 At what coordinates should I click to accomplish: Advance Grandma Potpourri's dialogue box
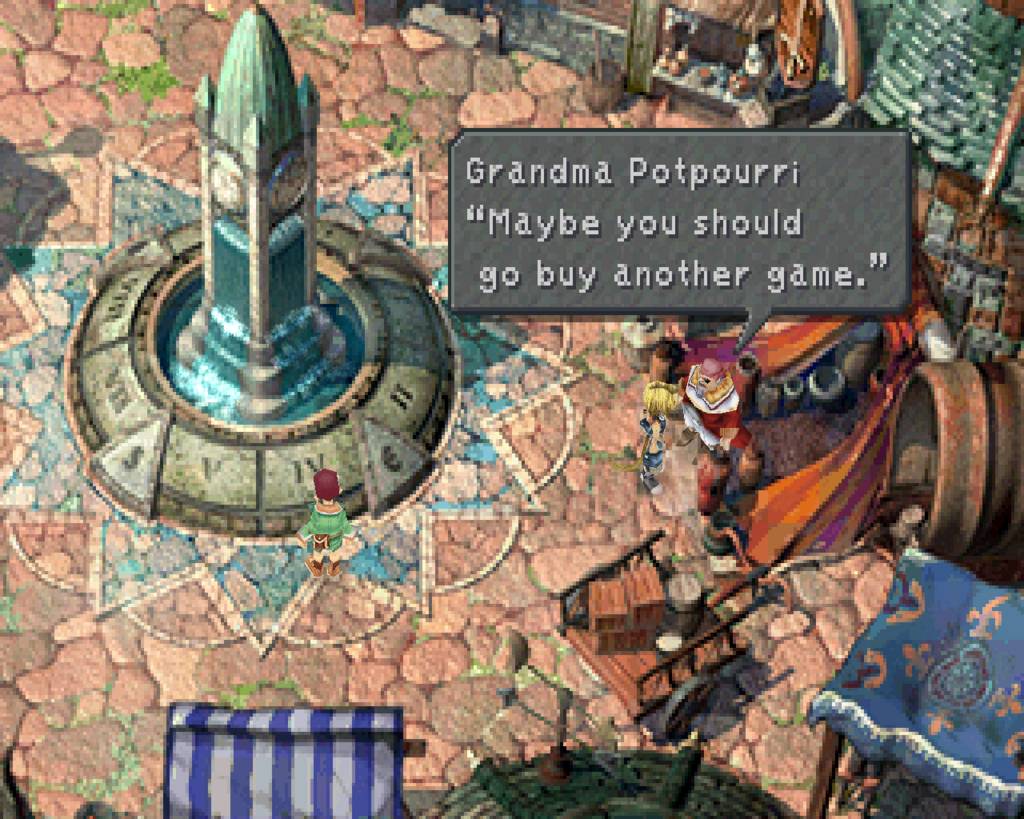tap(678, 225)
